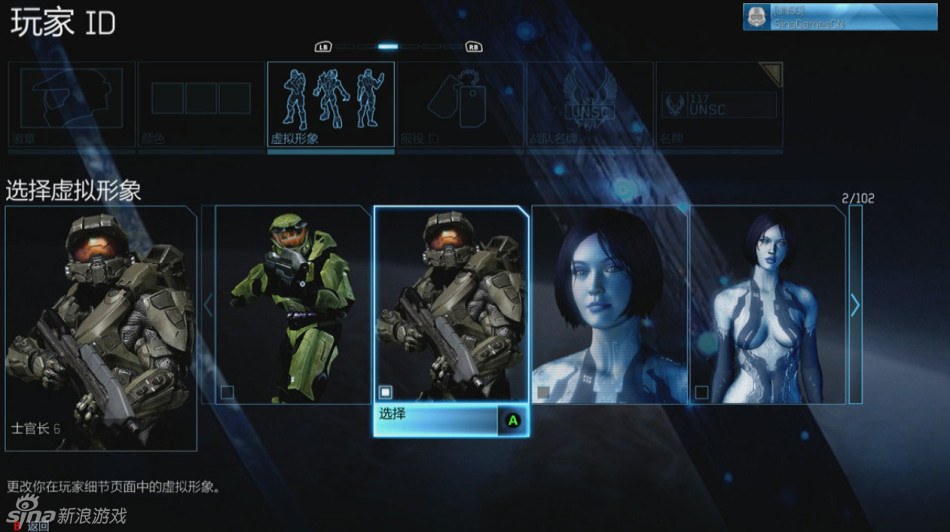
Task: Open the dog tag service ID tab
Action: (x=460, y=105)
